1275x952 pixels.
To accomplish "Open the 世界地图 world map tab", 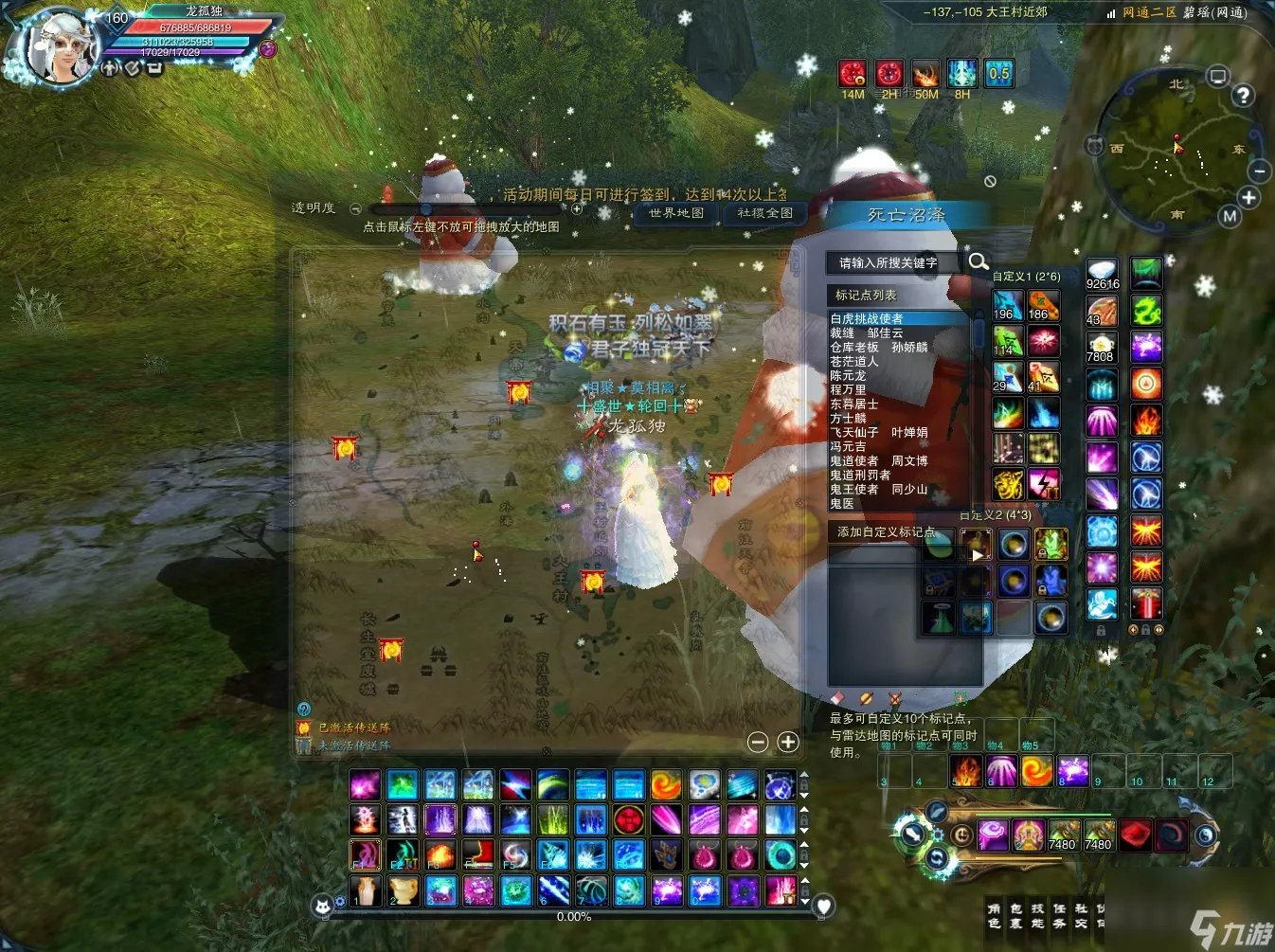I will click(676, 213).
